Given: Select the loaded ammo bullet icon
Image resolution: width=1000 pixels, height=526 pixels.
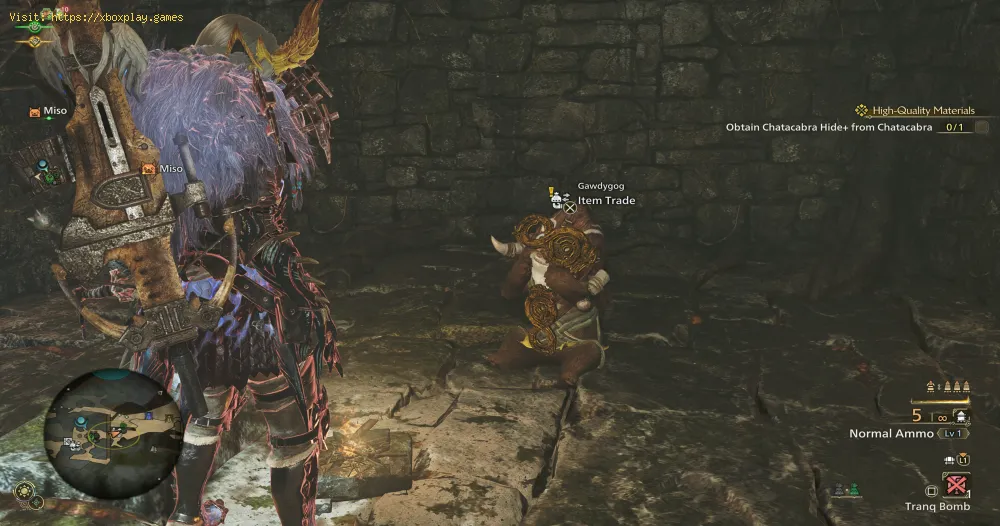Looking at the screenshot, I should (961, 416).
